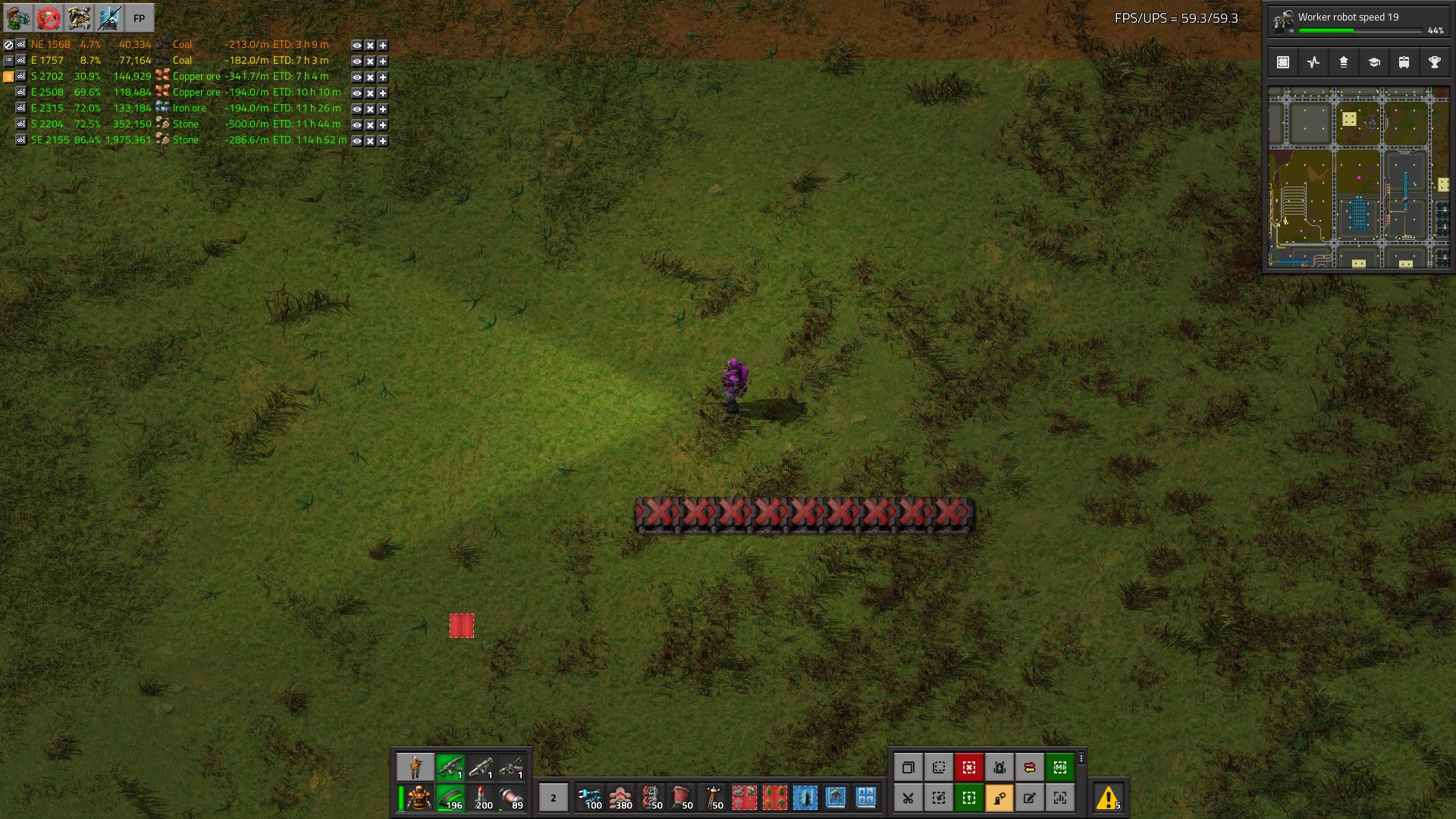The width and height of the screenshot is (1456, 819).
Task: Remove the SE 2155 Stone site entry
Action: pos(370,141)
